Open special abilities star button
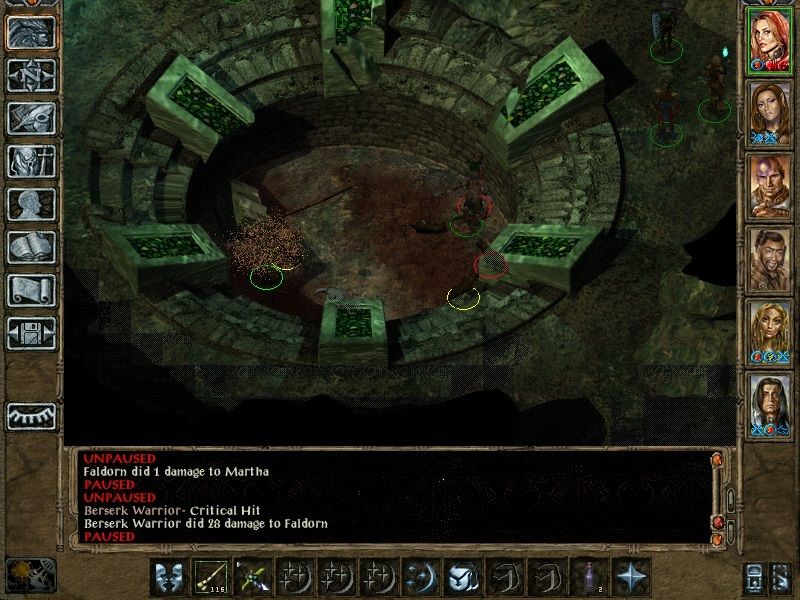 coord(631,576)
